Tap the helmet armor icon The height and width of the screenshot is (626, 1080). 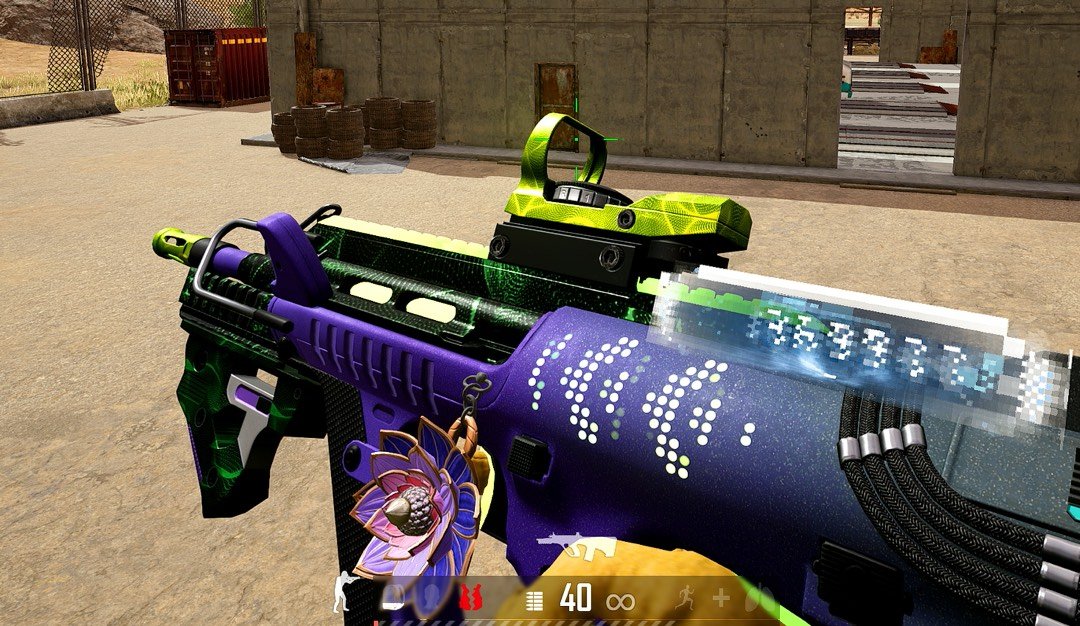pyautogui.click(x=392, y=598)
